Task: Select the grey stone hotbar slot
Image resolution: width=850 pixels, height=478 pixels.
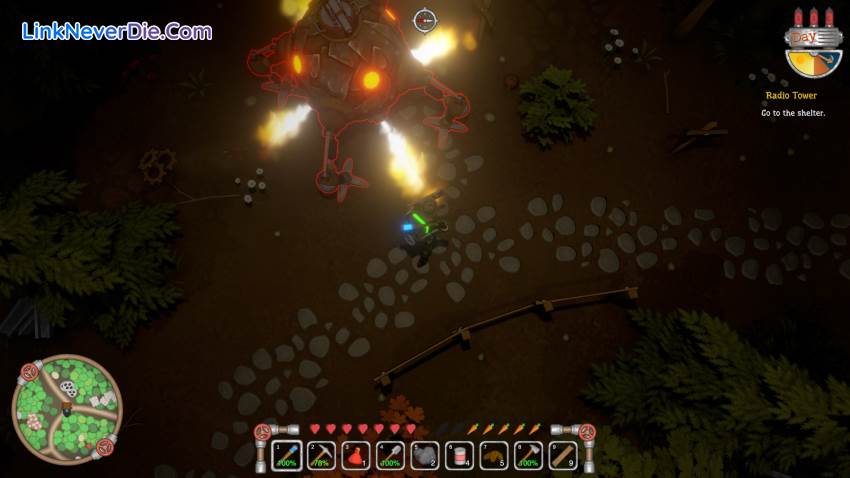Action: point(424,456)
